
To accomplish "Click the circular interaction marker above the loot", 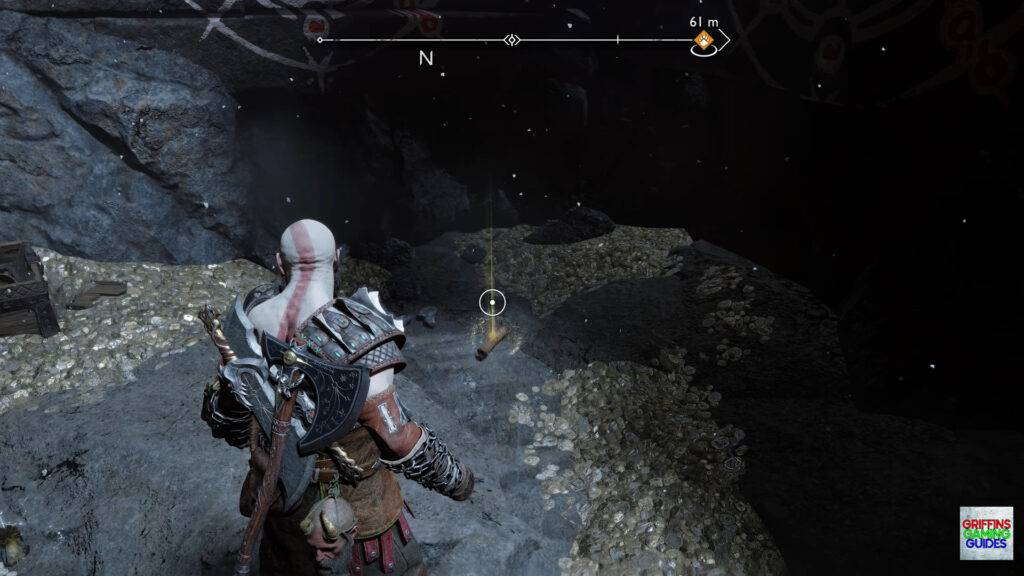I will (492, 300).
